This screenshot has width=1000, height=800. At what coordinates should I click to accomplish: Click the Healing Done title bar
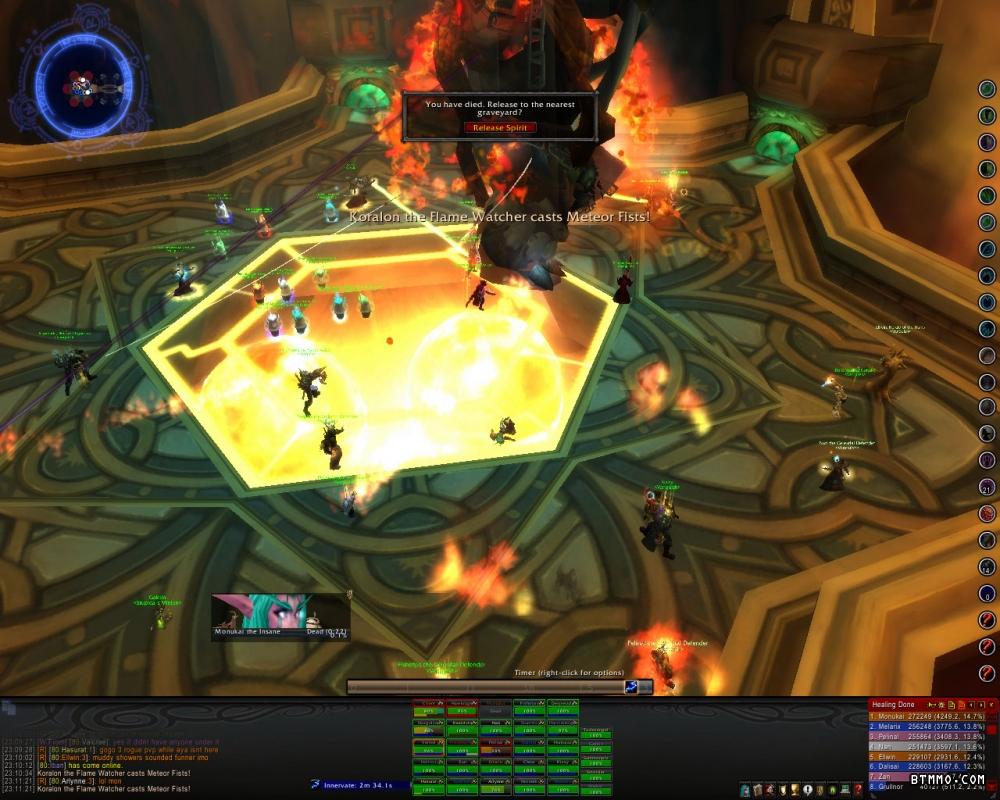point(900,705)
